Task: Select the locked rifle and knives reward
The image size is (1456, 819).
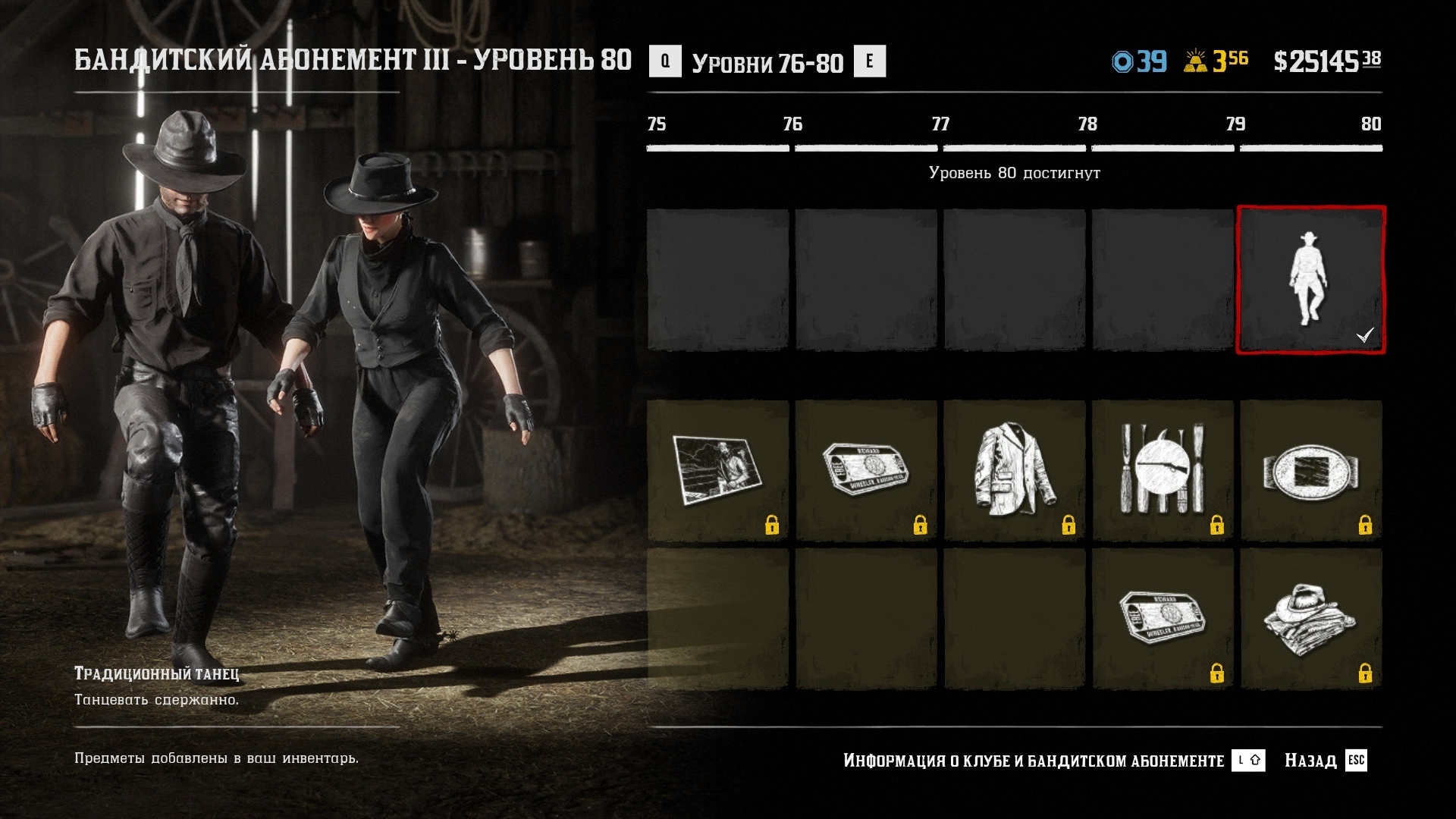Action: (x=1163, y=470)
